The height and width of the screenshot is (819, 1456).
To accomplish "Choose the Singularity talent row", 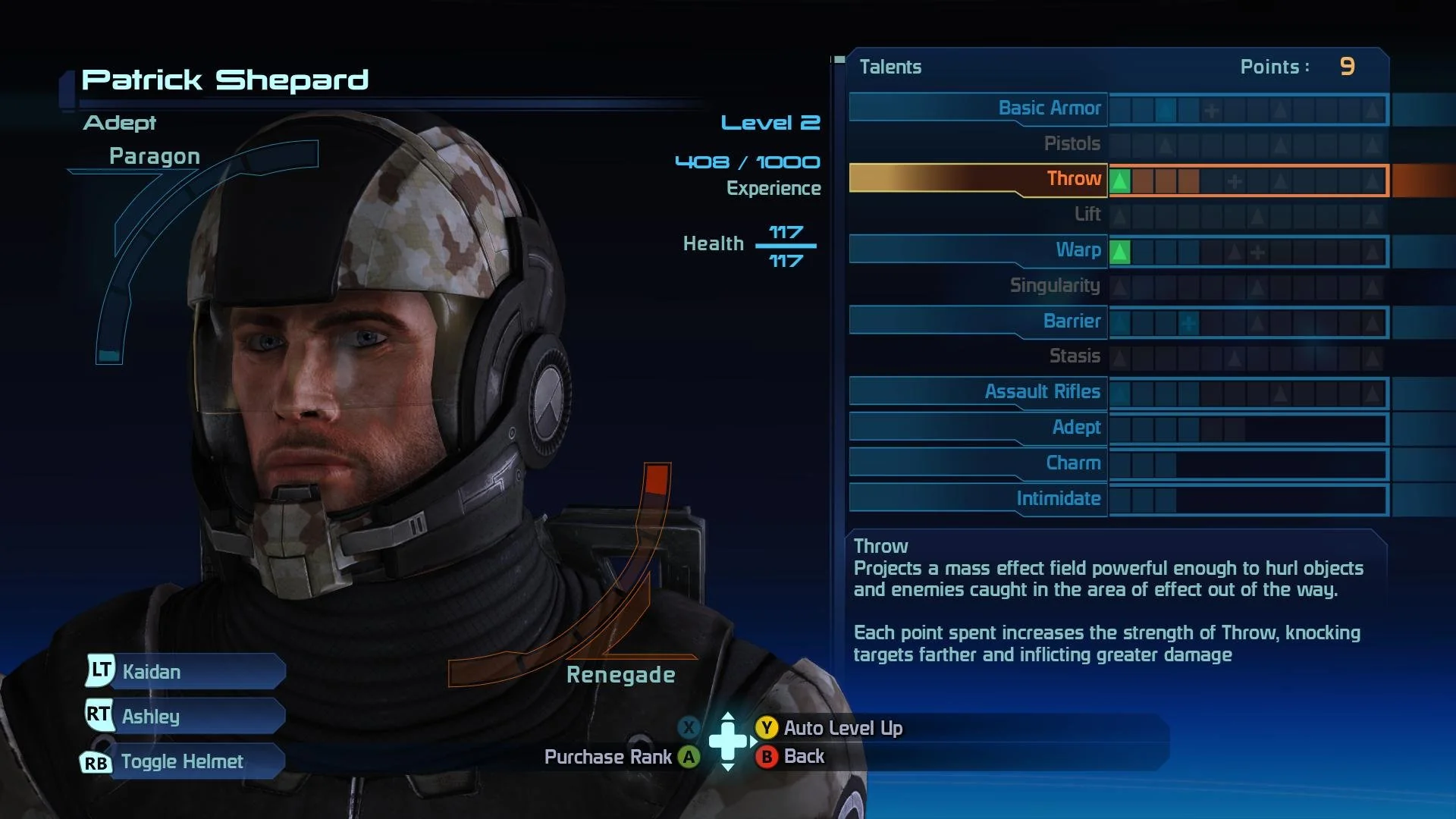I will pos(1054,286).
